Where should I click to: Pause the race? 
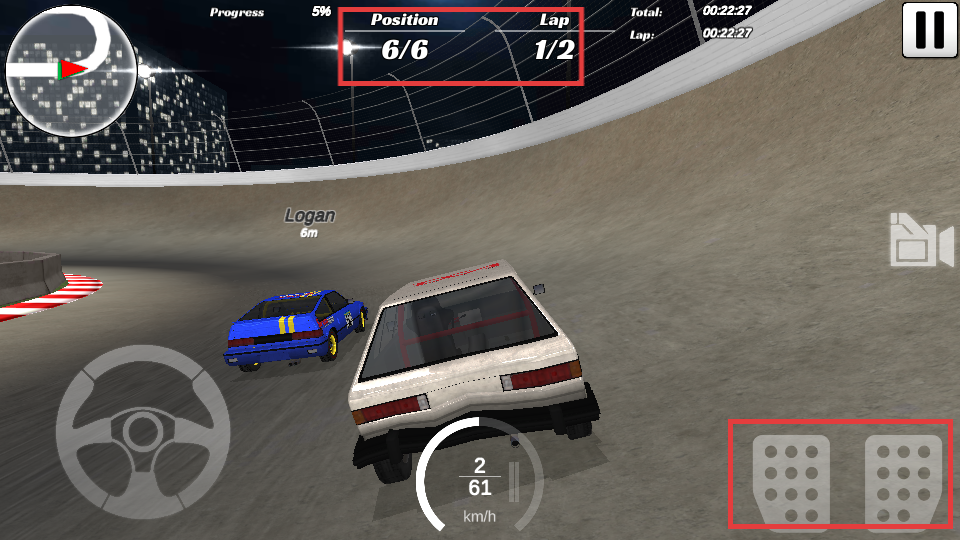click(930, 29)
